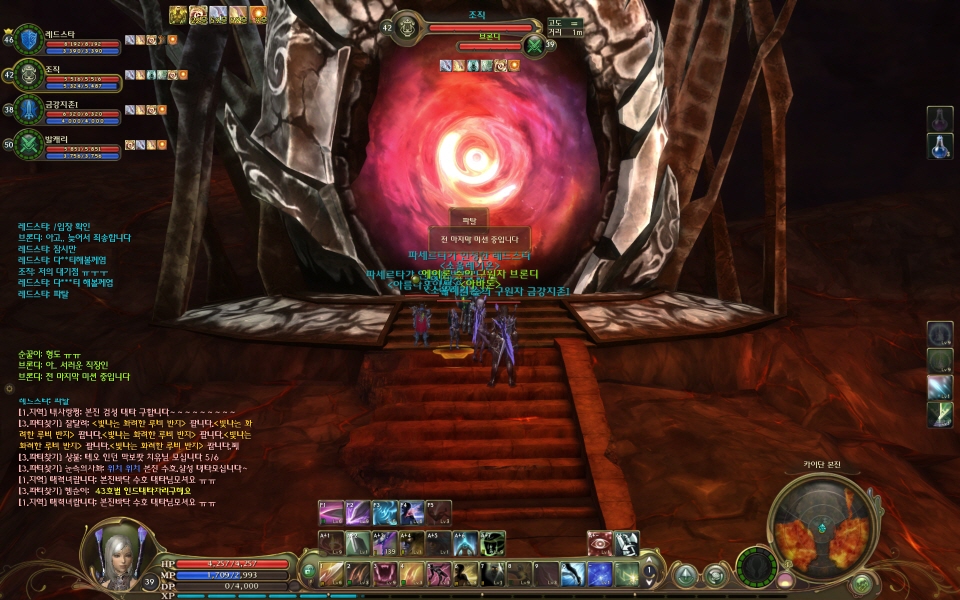Use the green-yellow slash skill on right bar
Image resolution: width=960 pixels, height=600 pixels.
940,414
